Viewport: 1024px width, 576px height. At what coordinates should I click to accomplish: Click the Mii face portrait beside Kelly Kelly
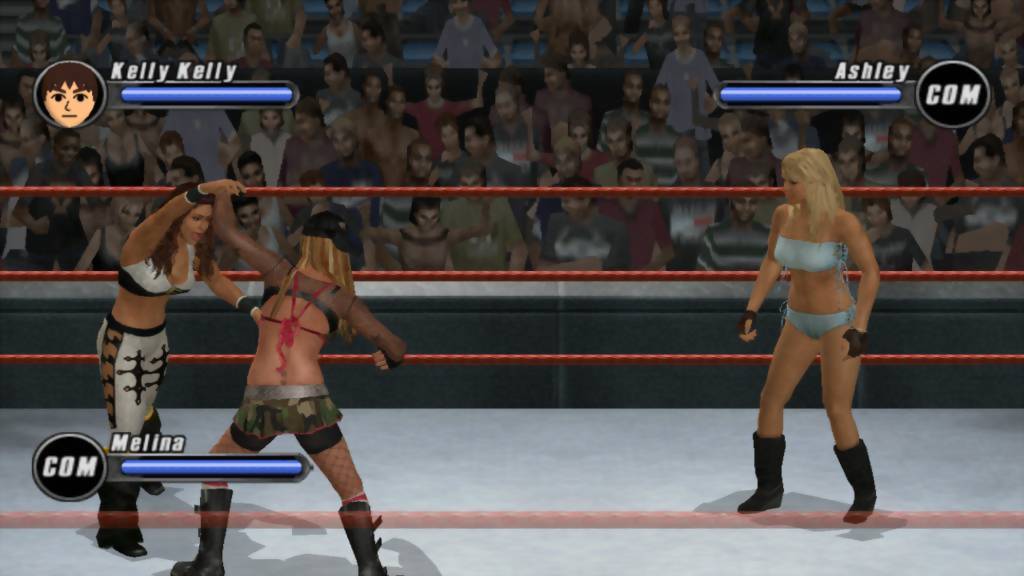click(x=69, y=94)
